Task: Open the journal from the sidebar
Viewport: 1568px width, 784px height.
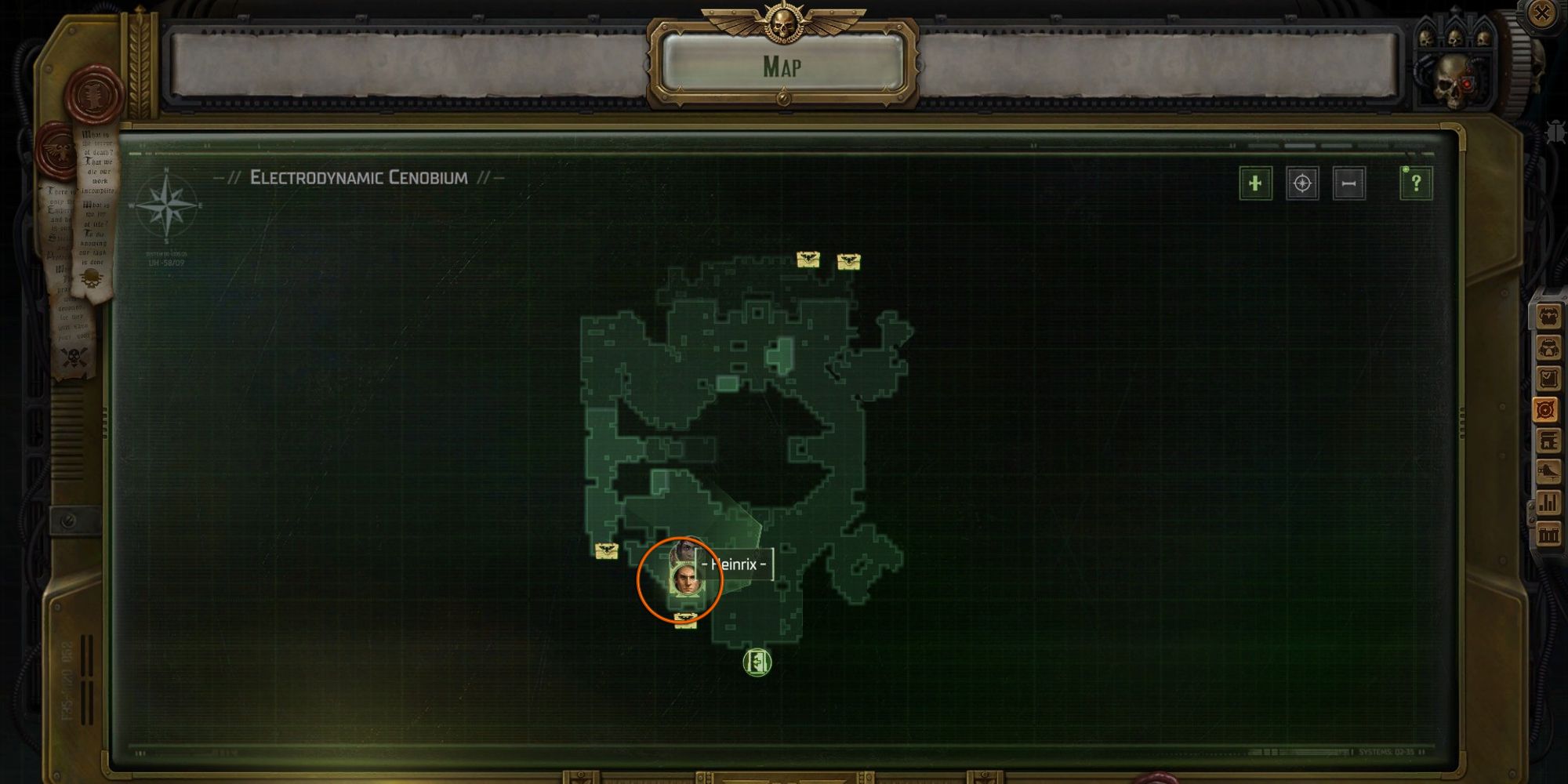Action: pyautogui.click(x=1550, y=378)
